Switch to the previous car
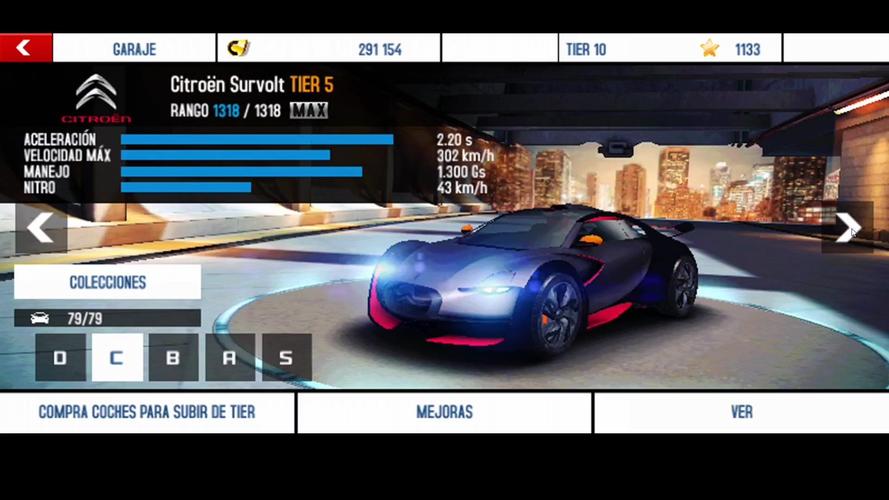Screen dimensions: 889x500 pyautogui.click(x=41, y=229)
